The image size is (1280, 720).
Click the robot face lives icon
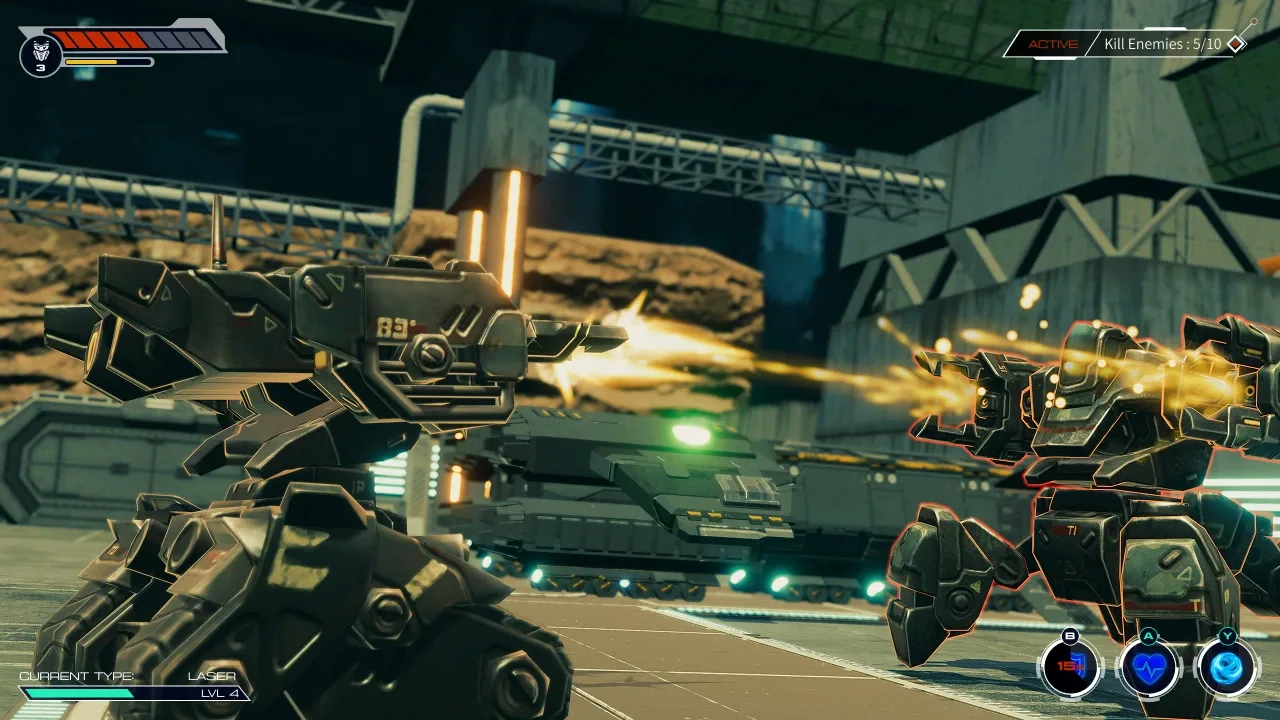[x=41, y=53]
